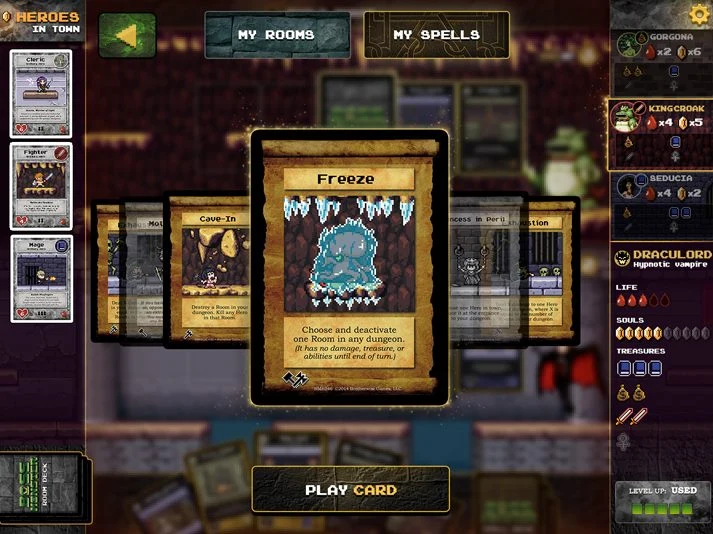Go back with the yellow arrow button
Image resolution: width=713 pixels, height=534 pixels.
(x=127, y=35)
